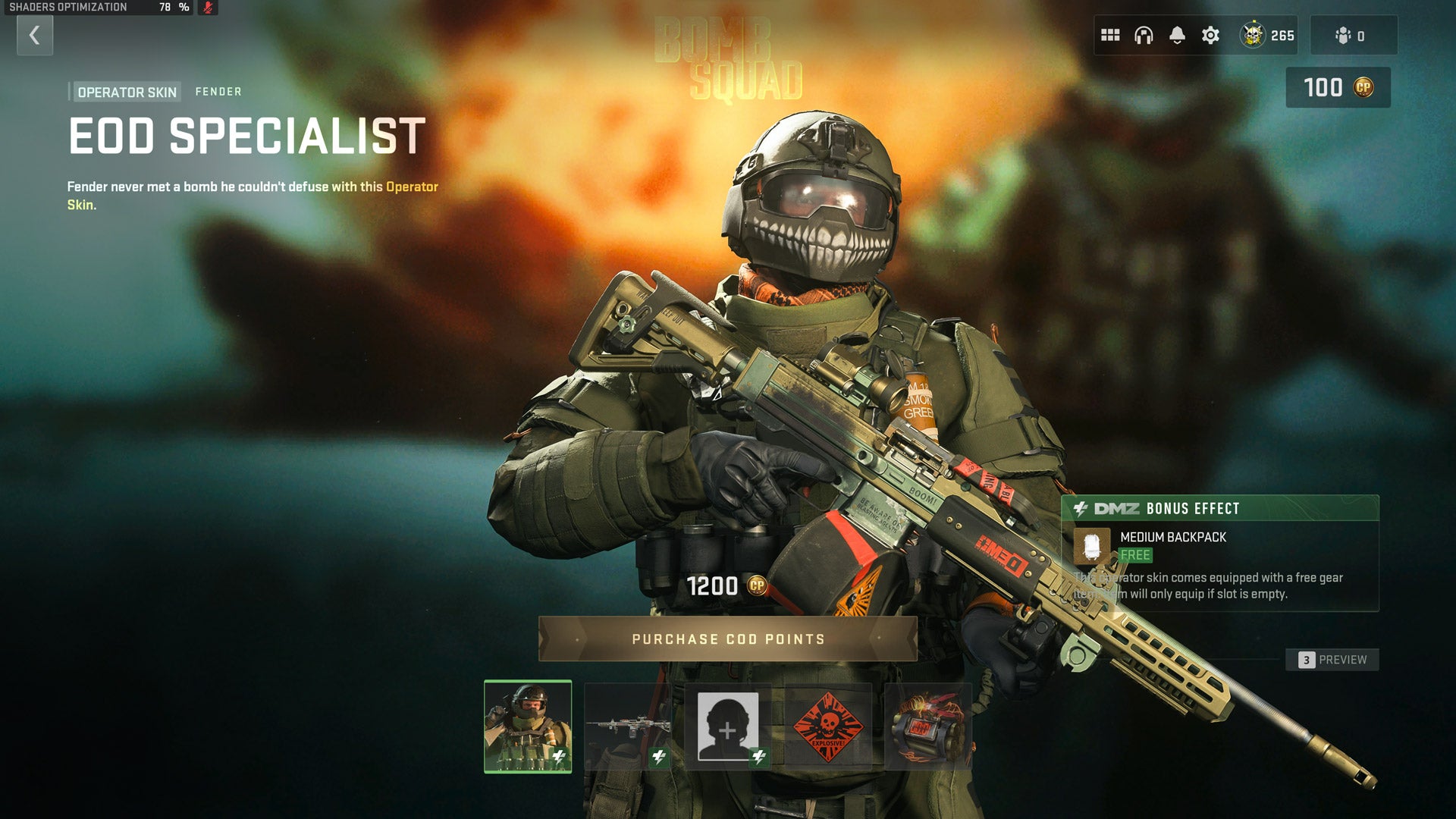Open notifications via the bell icon
The height and width of the screenshot is (819, 1456).
1176,32
